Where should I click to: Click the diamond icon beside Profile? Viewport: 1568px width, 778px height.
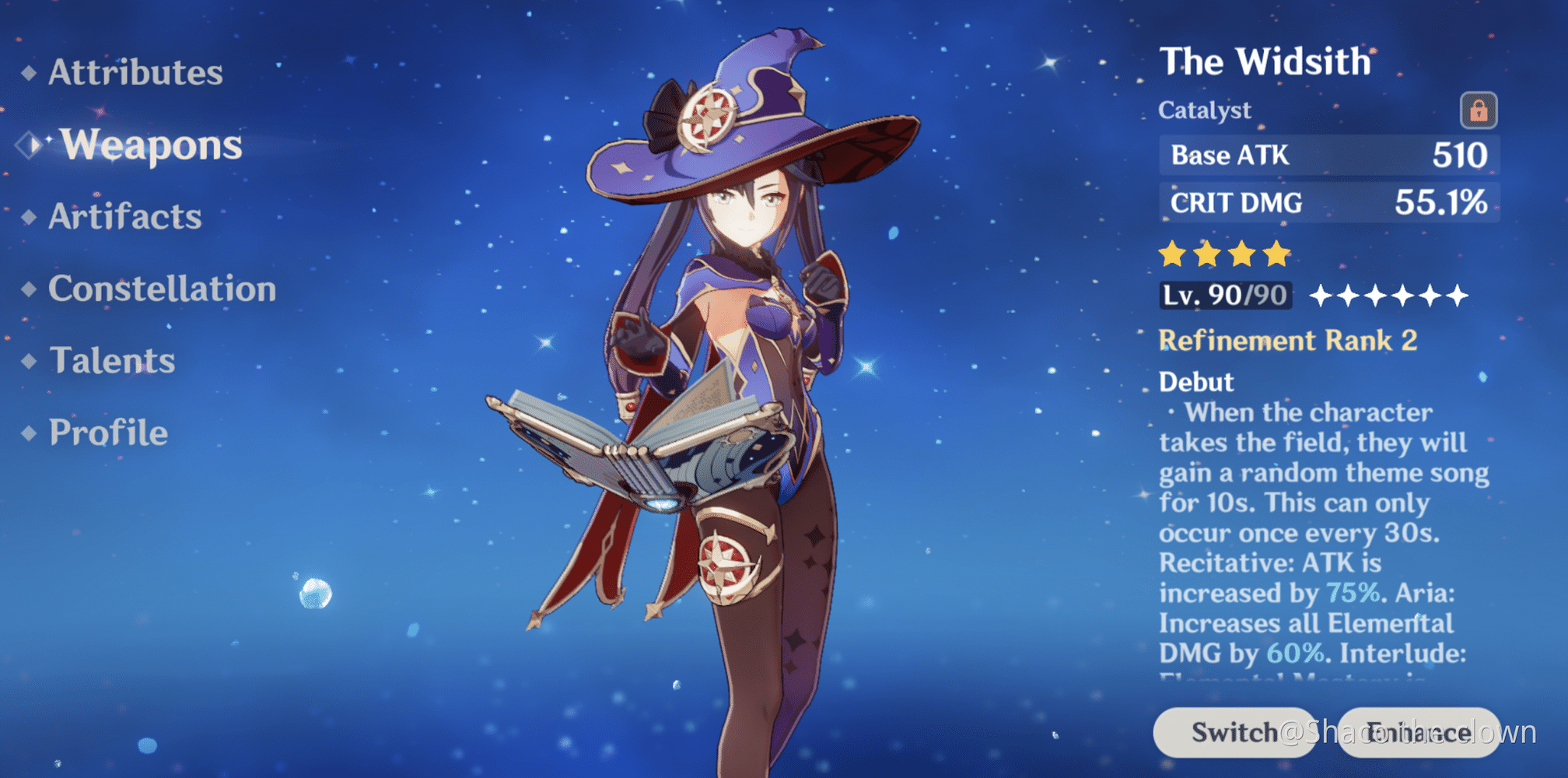(30, 433)
